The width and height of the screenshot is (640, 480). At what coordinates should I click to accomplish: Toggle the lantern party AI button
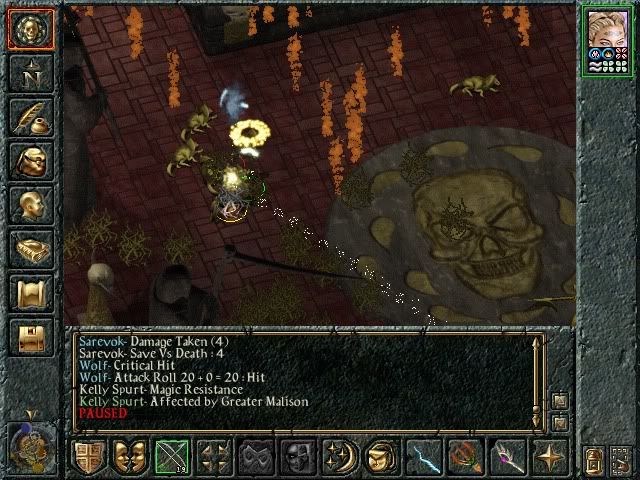593,459
